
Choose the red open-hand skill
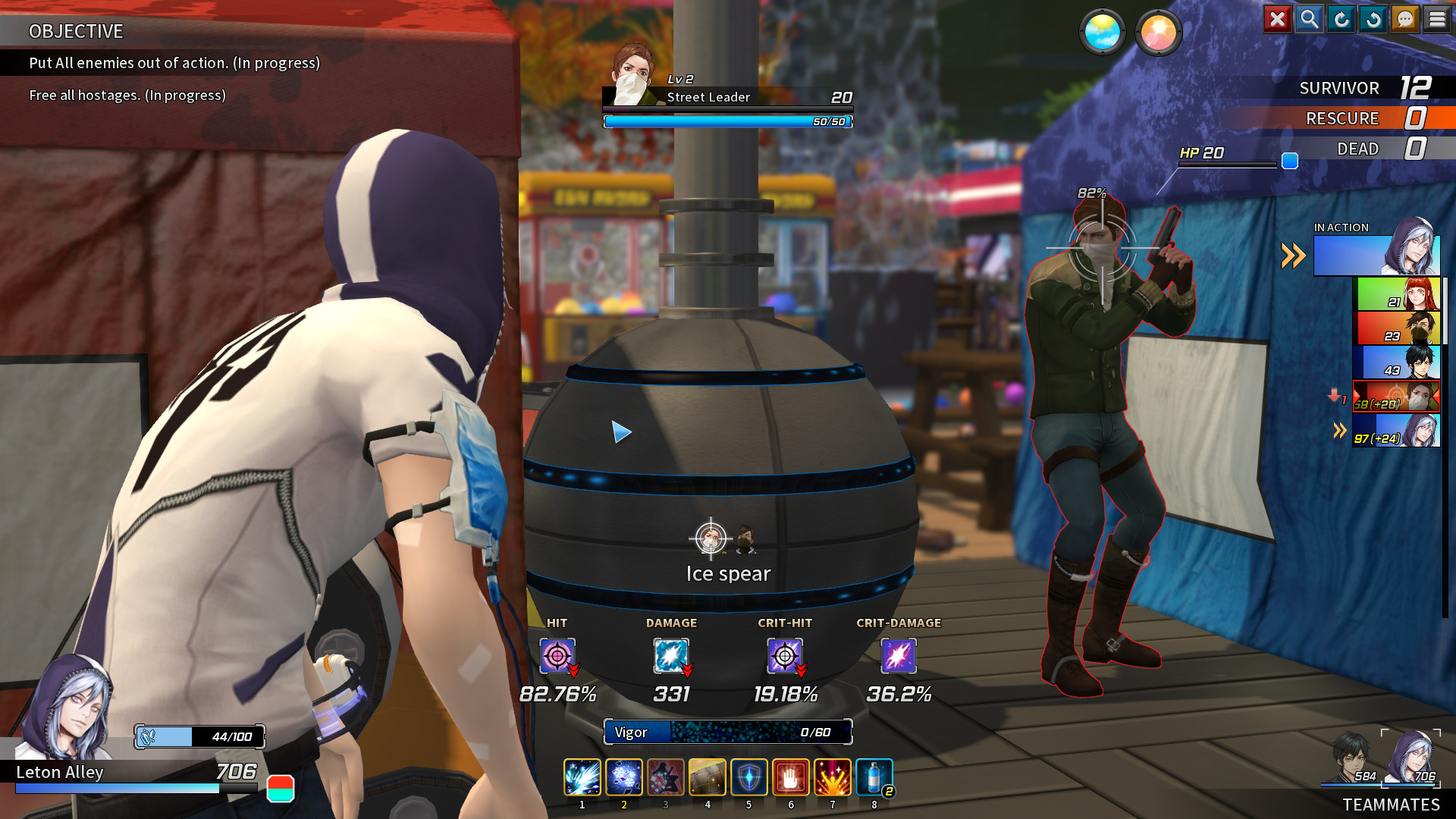tap(790, 777)
